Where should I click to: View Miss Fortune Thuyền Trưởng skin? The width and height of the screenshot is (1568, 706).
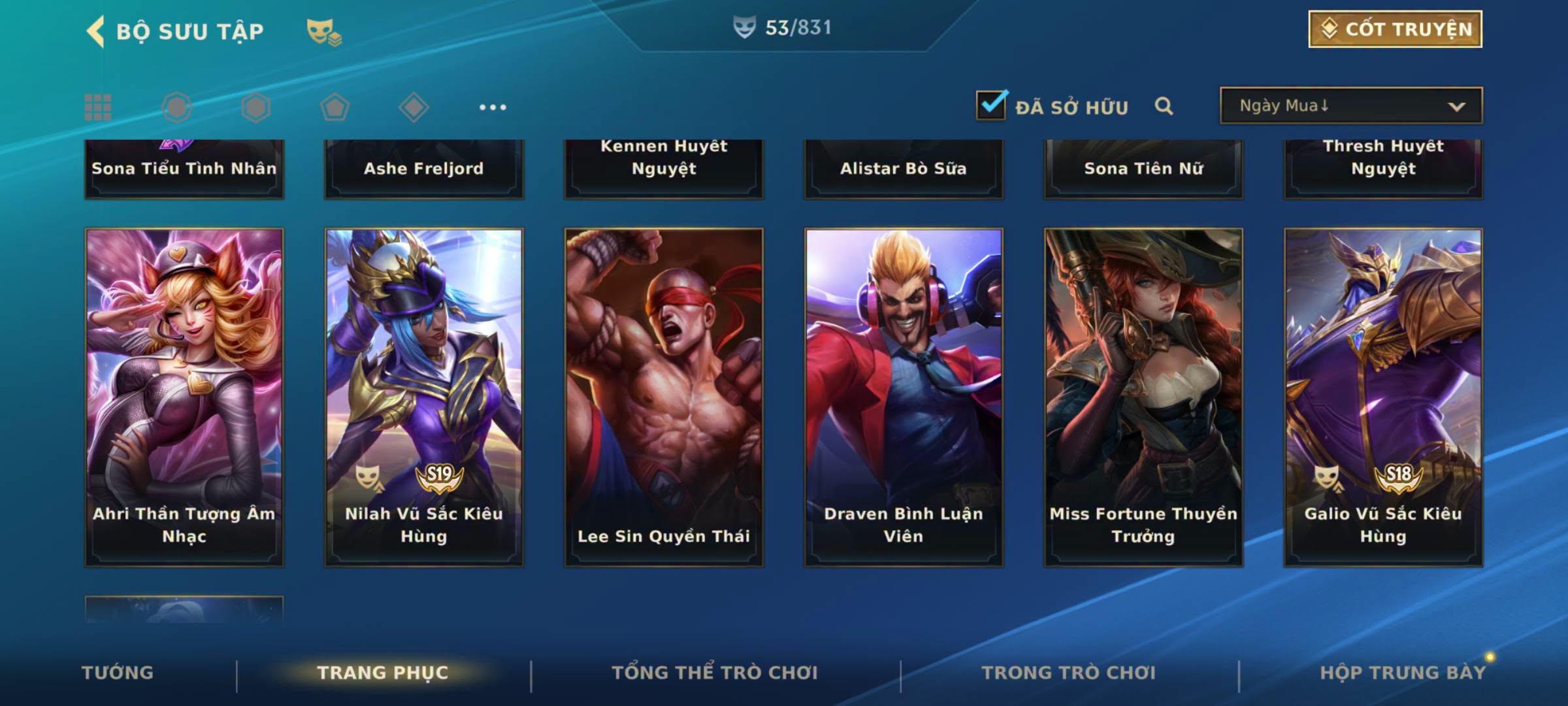(1143, 396)
